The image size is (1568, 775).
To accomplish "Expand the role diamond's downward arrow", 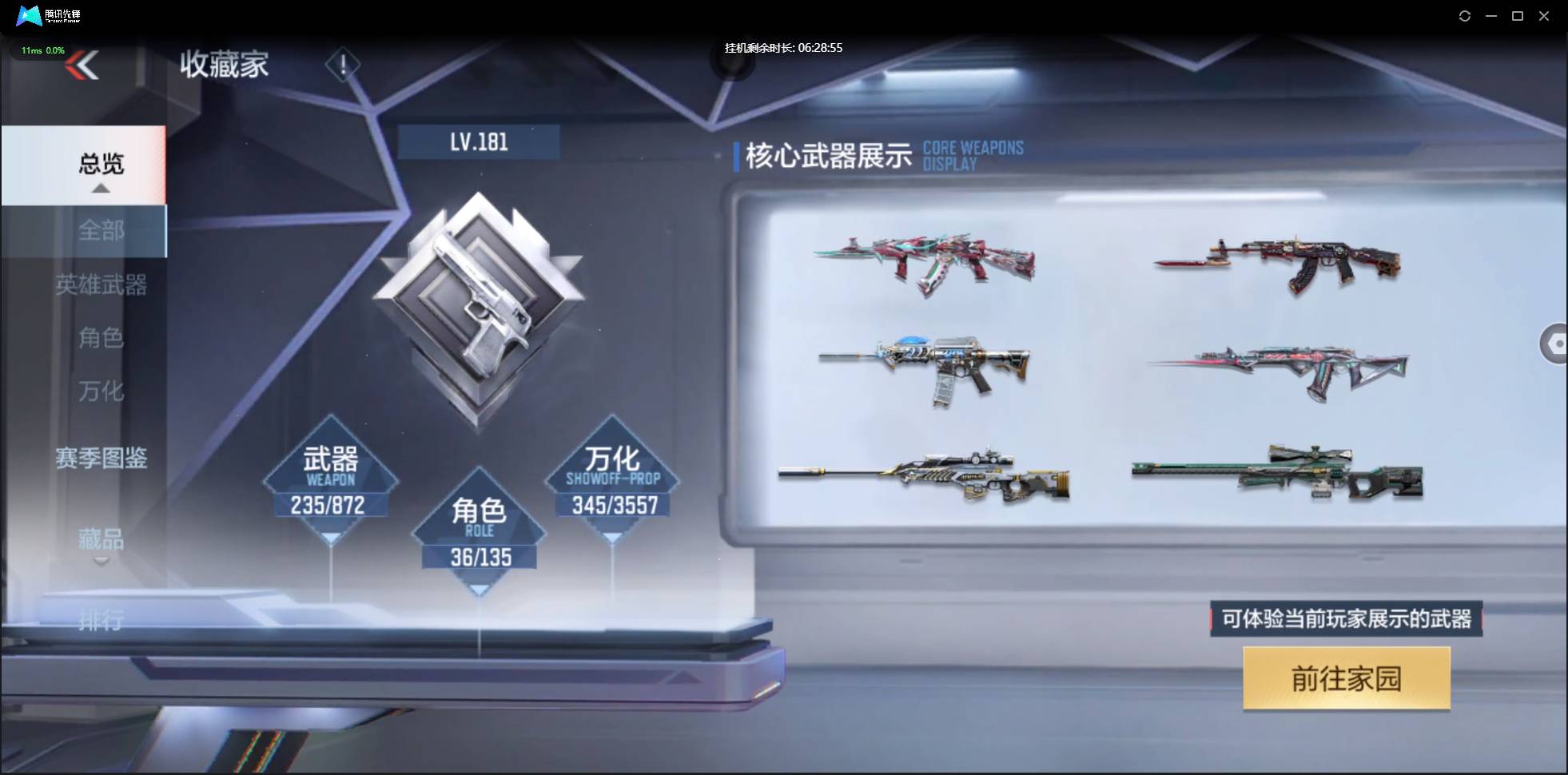I will [x=480, y=589].
